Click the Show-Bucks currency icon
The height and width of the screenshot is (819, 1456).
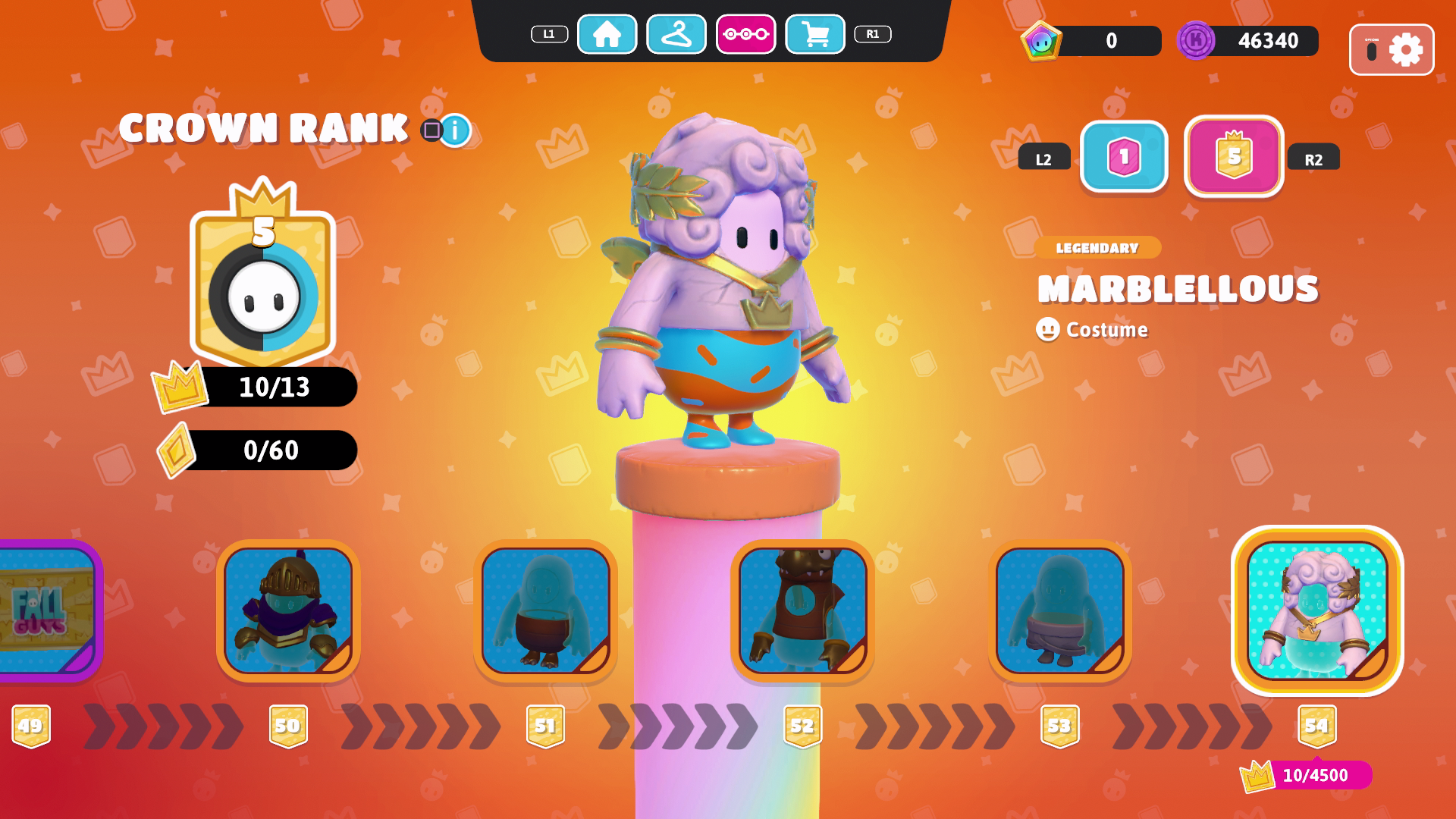click(1044, 42)
